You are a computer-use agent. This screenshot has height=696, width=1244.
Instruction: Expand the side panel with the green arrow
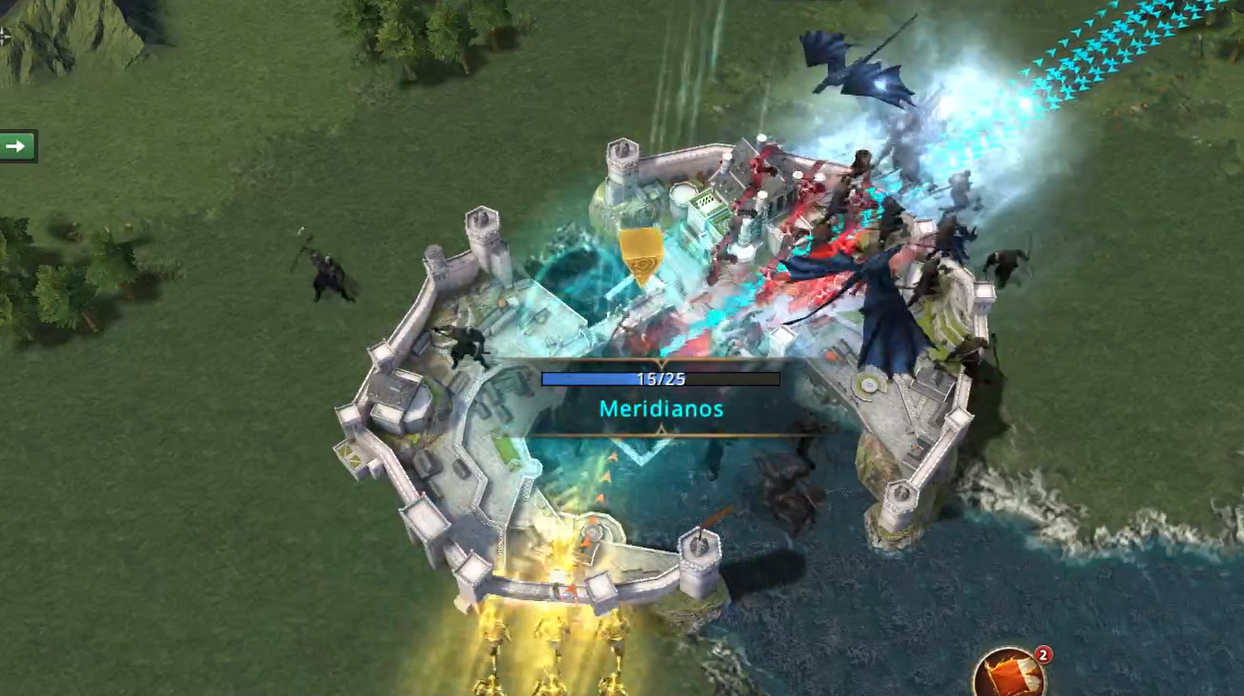pos(16,146)
